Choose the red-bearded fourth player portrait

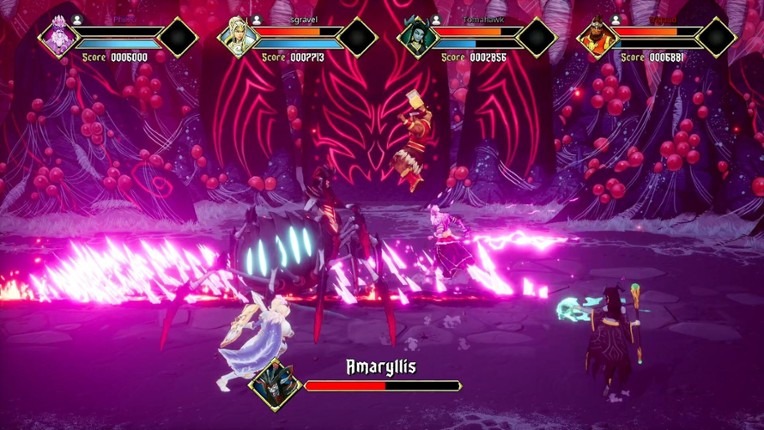pos(596,38)
